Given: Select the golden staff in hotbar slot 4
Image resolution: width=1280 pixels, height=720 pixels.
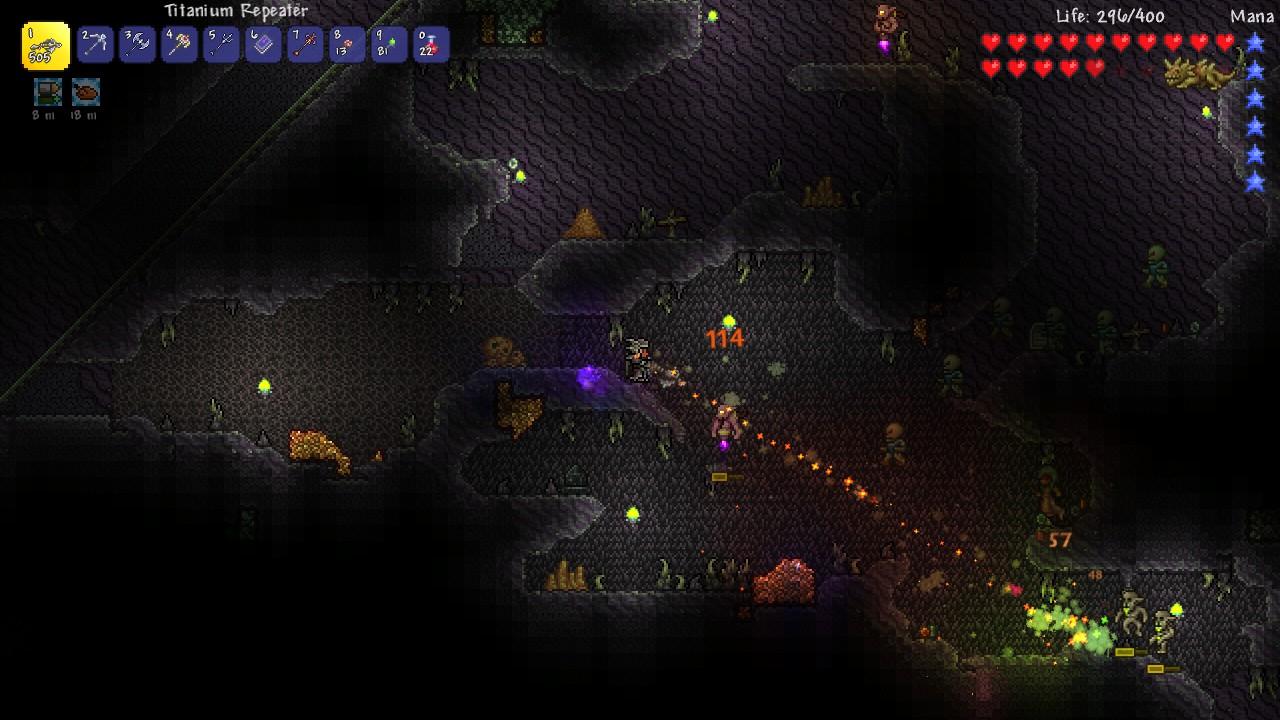Looking at the screenshot, I should click(178, 44).
